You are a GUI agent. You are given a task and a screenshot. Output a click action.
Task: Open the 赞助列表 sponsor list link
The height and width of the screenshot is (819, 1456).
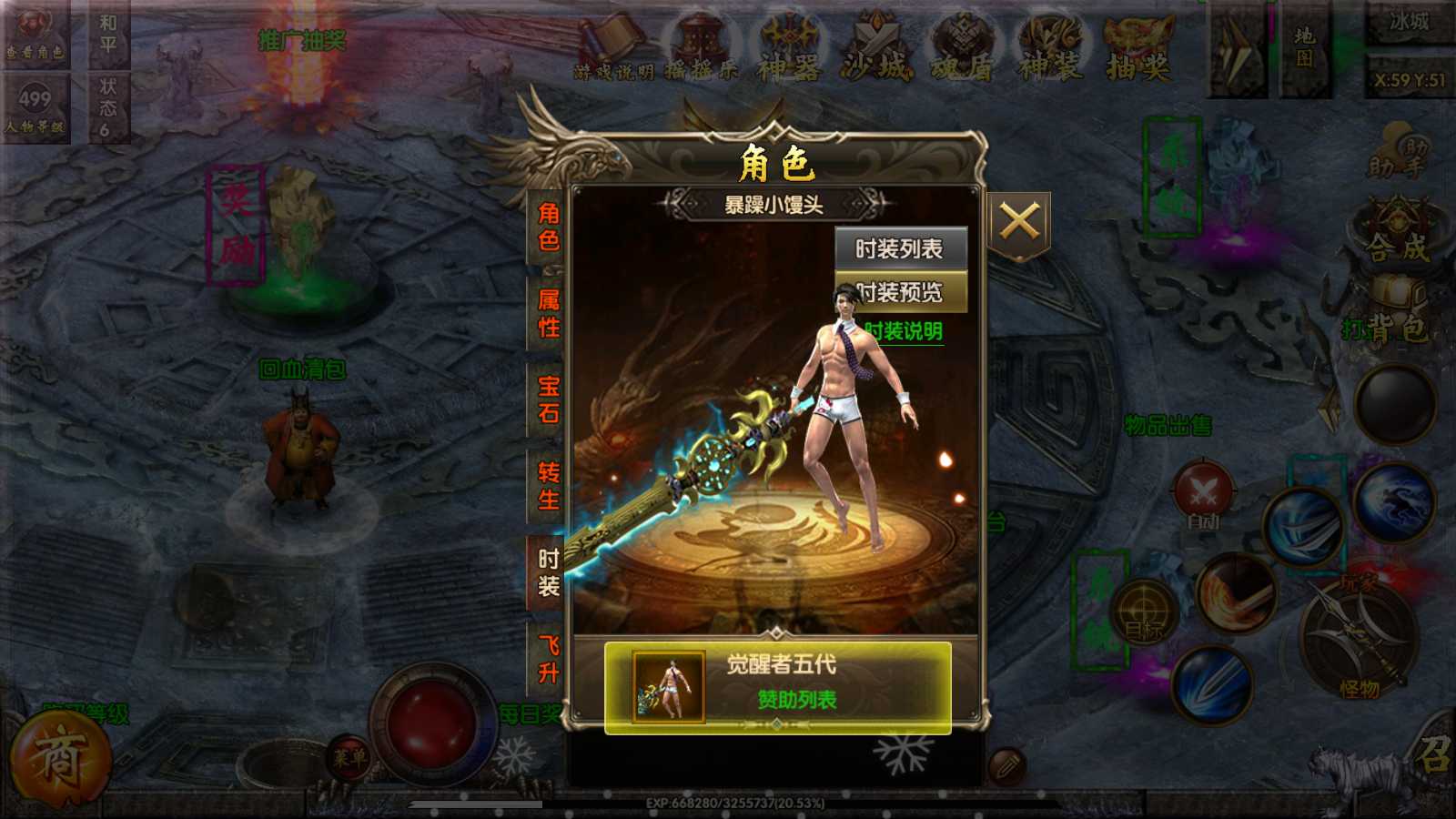point(797,700)
